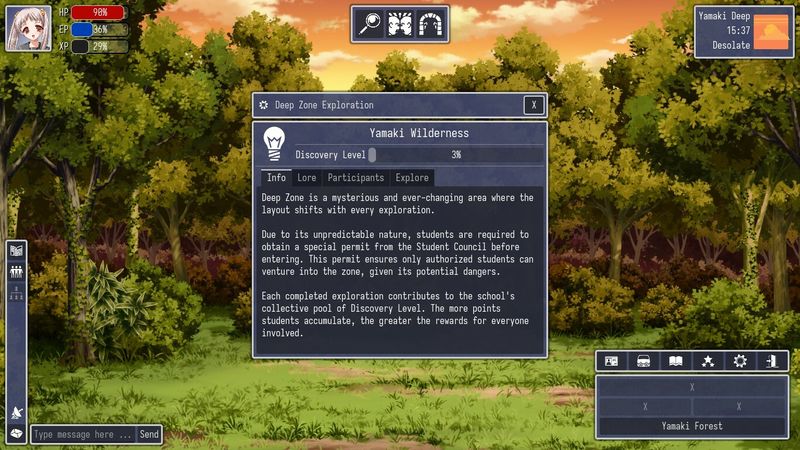The height and width of the screenshot is (450, 800).
Task: Open the Participants tab
Action: click(x=355, y=178)
